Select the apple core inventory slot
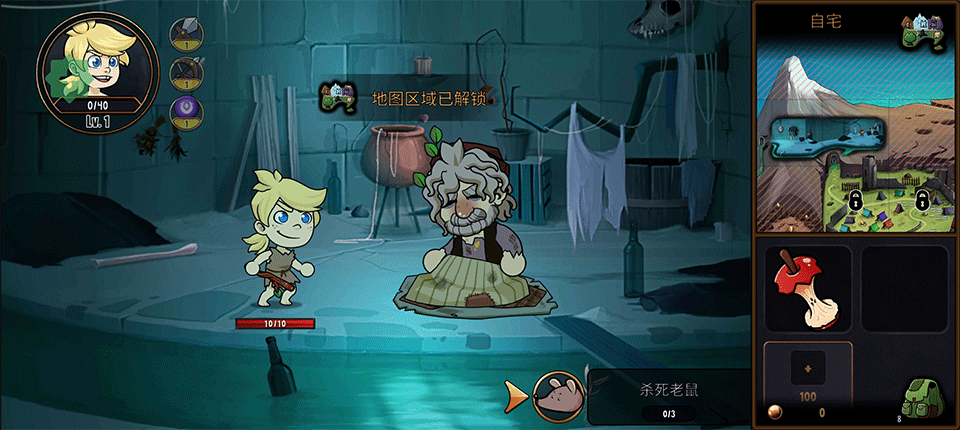The width and height of the screenshot is (960, 430). pyautogui.click(x=807, y=289)
